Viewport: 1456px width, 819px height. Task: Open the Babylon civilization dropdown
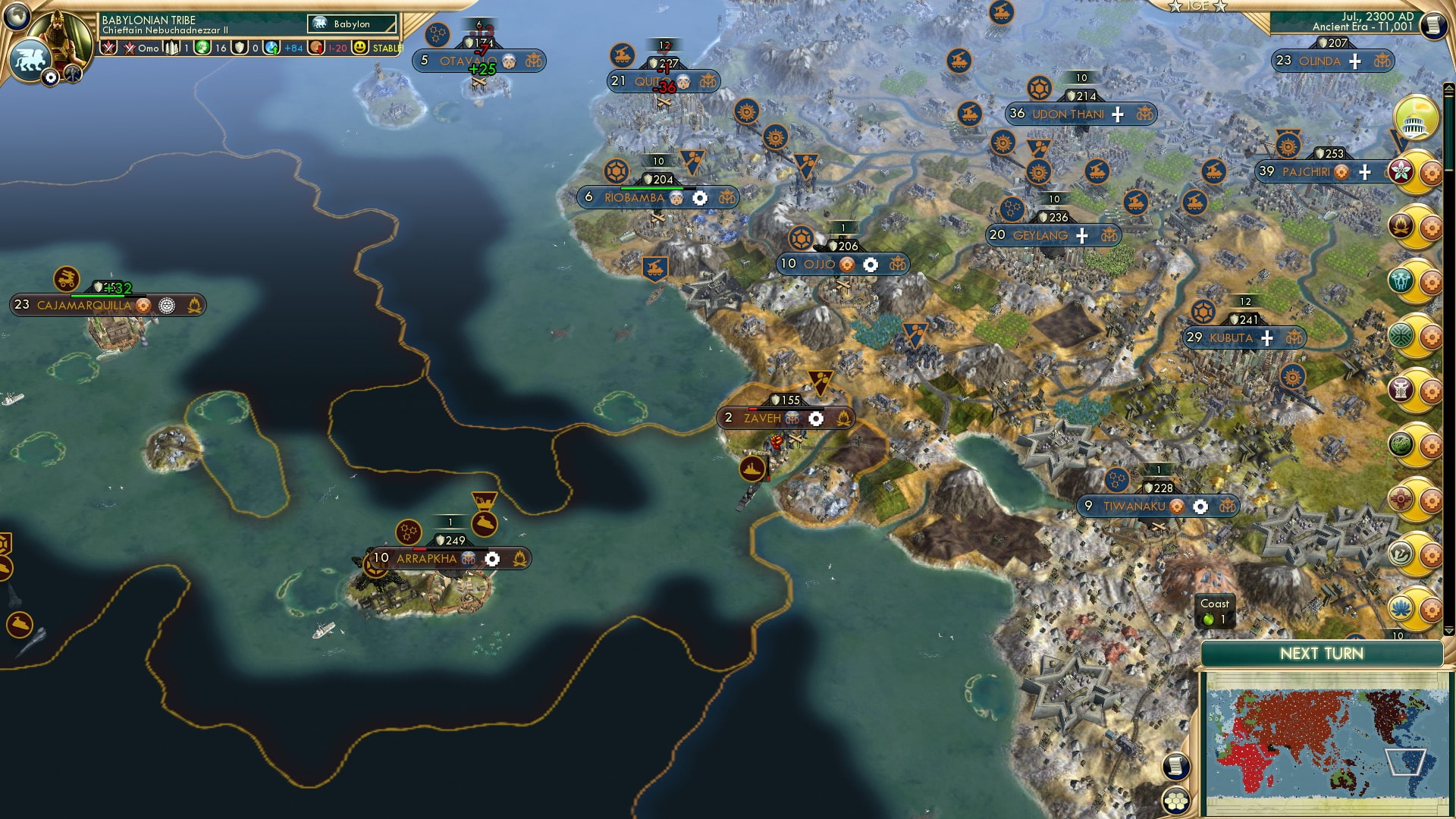353,24
